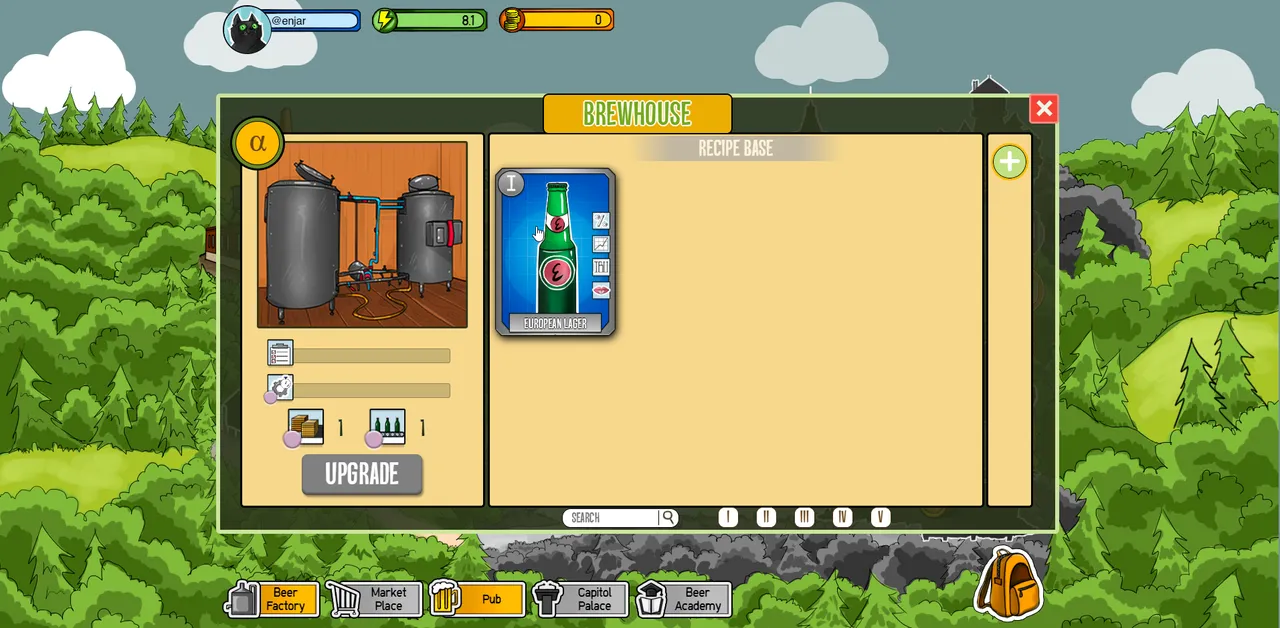Open the orange backpack inventory
This screenshot has width=1280, height=628.
click(x=1008, y=582)
